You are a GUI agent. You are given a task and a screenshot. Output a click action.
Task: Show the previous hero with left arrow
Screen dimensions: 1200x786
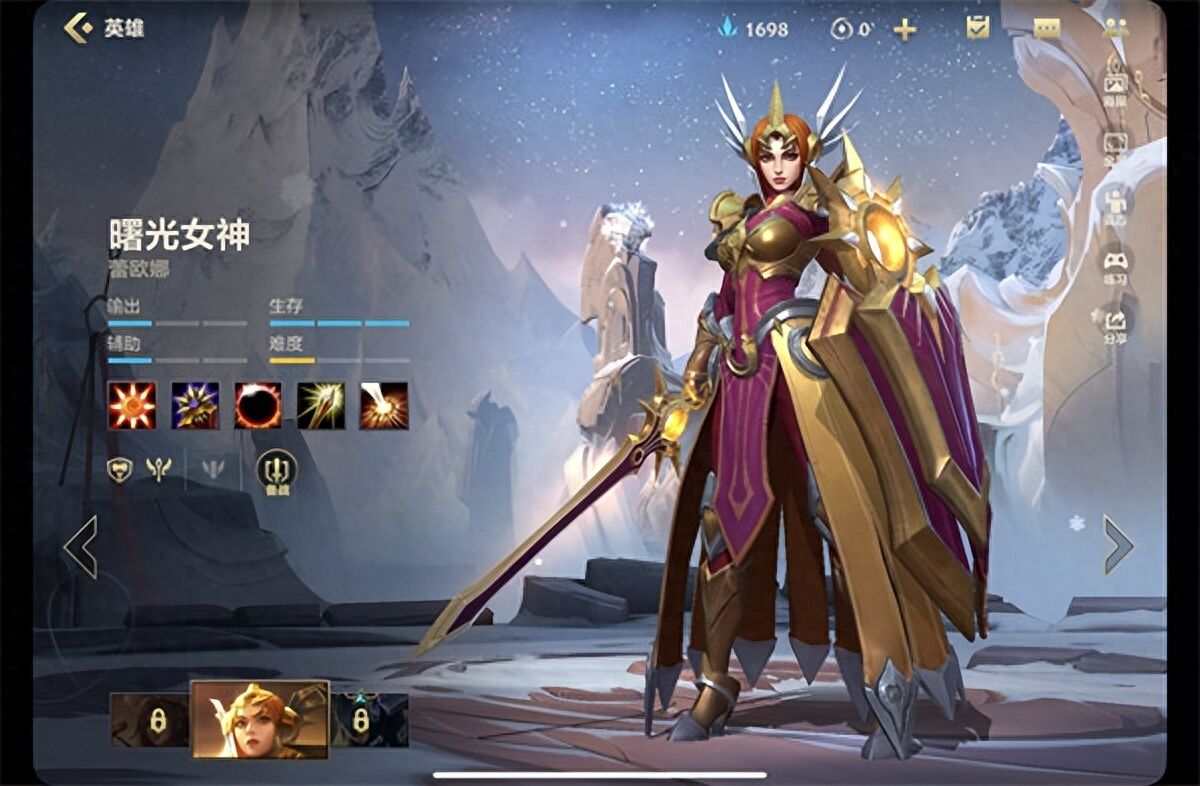(81, 546)
